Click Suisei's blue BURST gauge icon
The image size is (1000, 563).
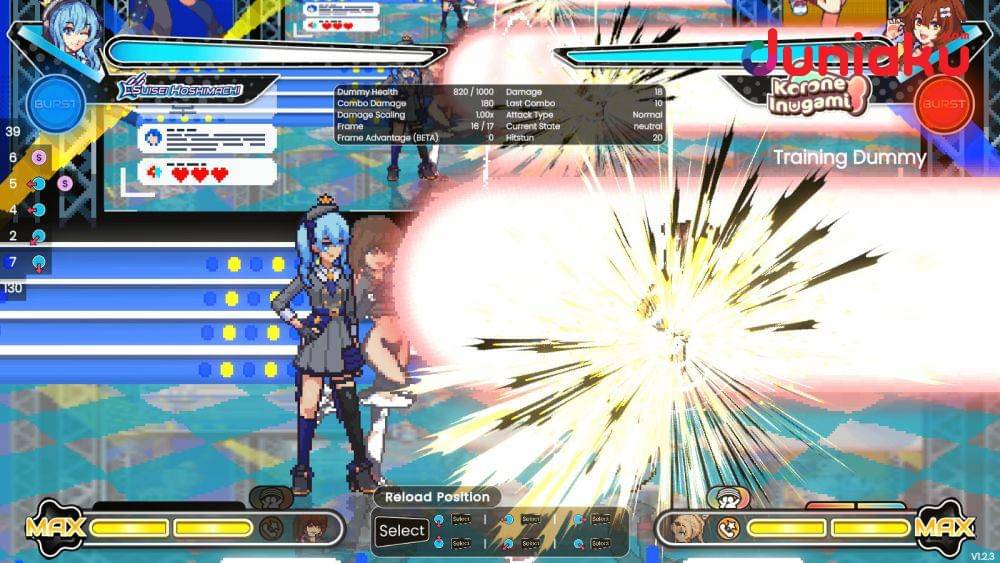pyautogui.click(x=55, y=104)
